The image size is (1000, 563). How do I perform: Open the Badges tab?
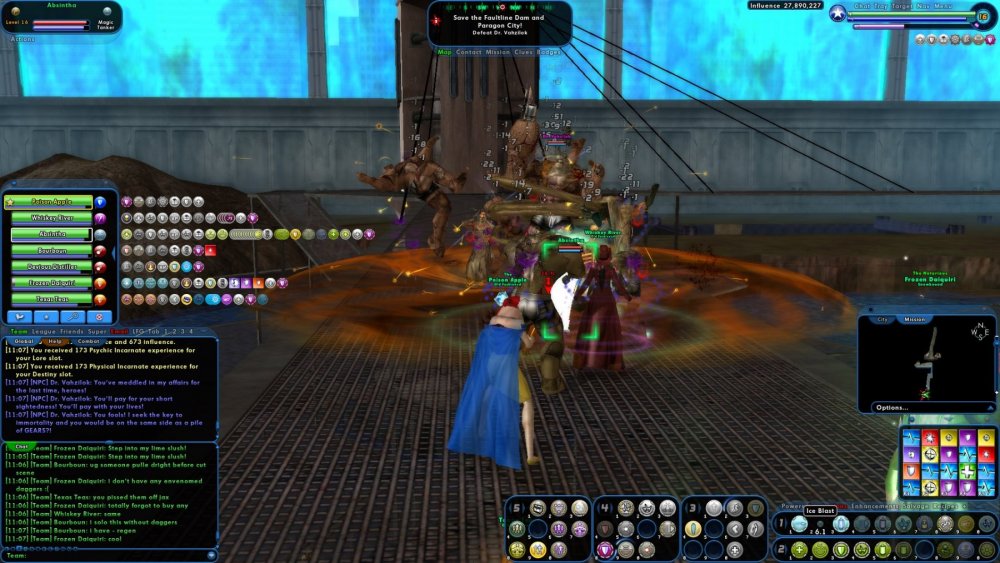(549, 52)
